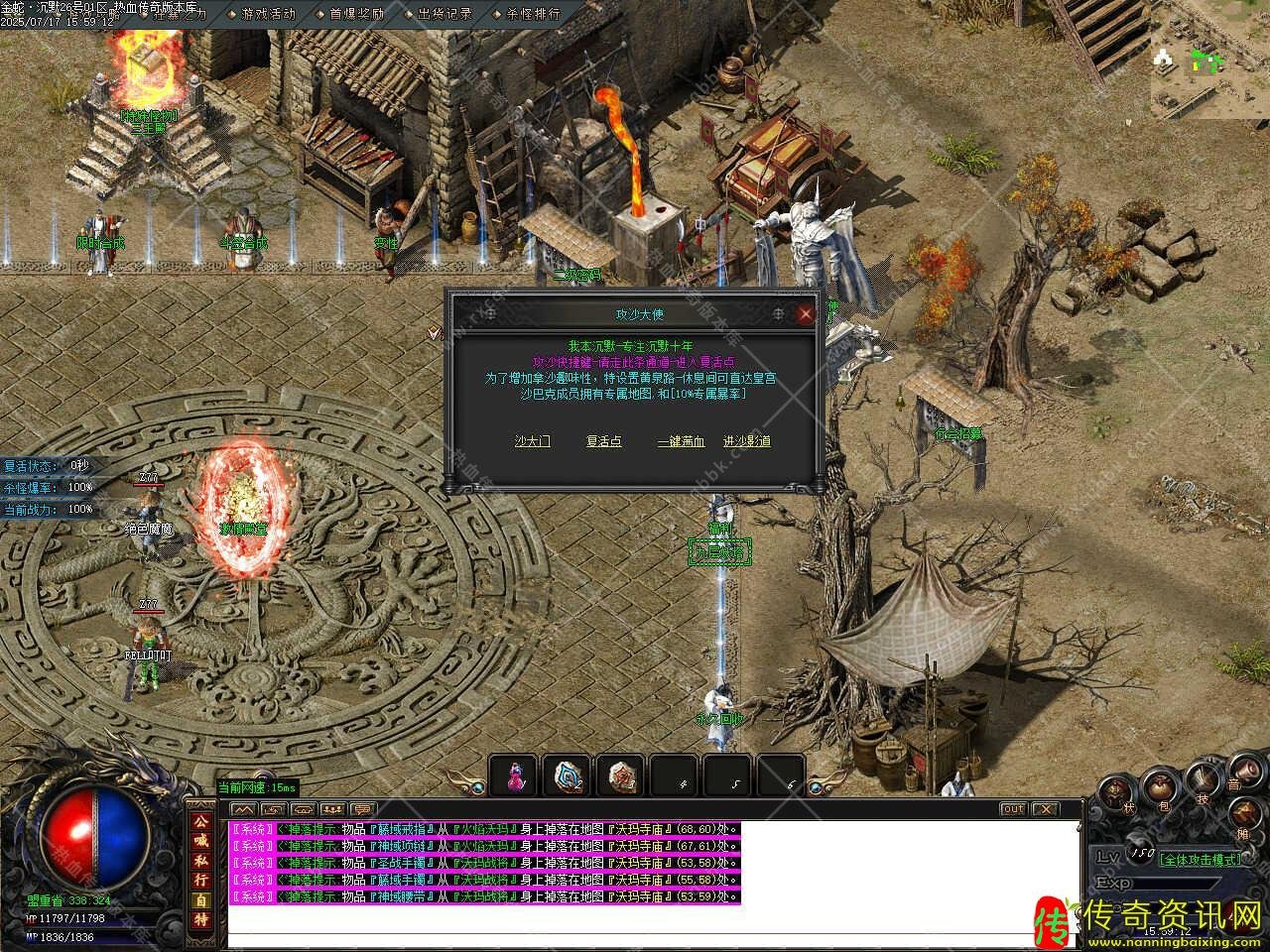Open the 游戏活动 menu

click(x=268, y=14)
